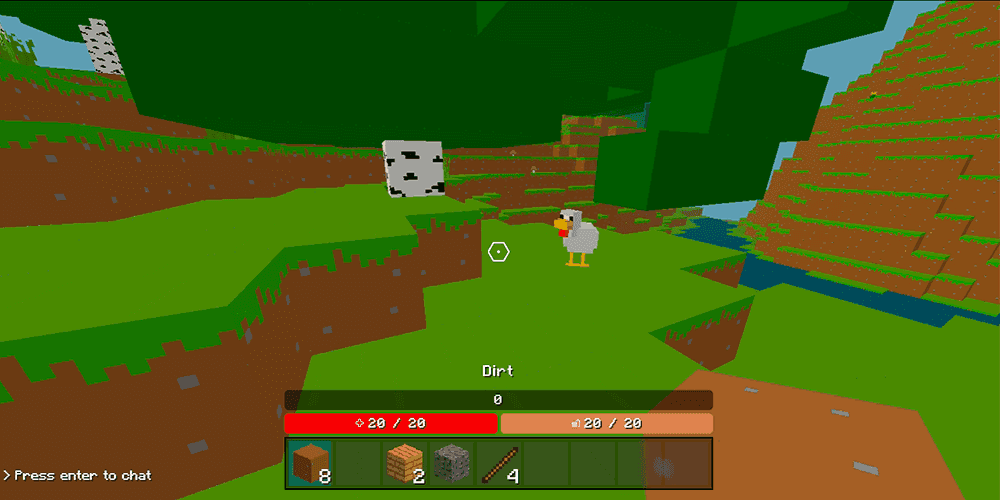Select the sticks hotbar slot
1000x500 pixels.
tap(499, 463)
